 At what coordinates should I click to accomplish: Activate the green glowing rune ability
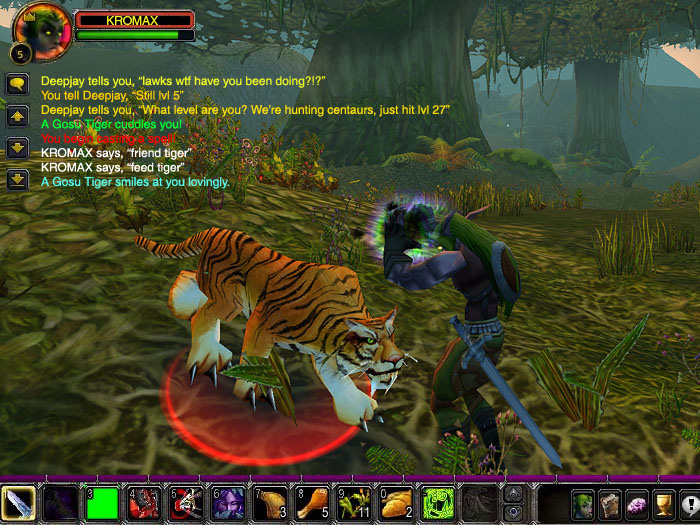438,503
